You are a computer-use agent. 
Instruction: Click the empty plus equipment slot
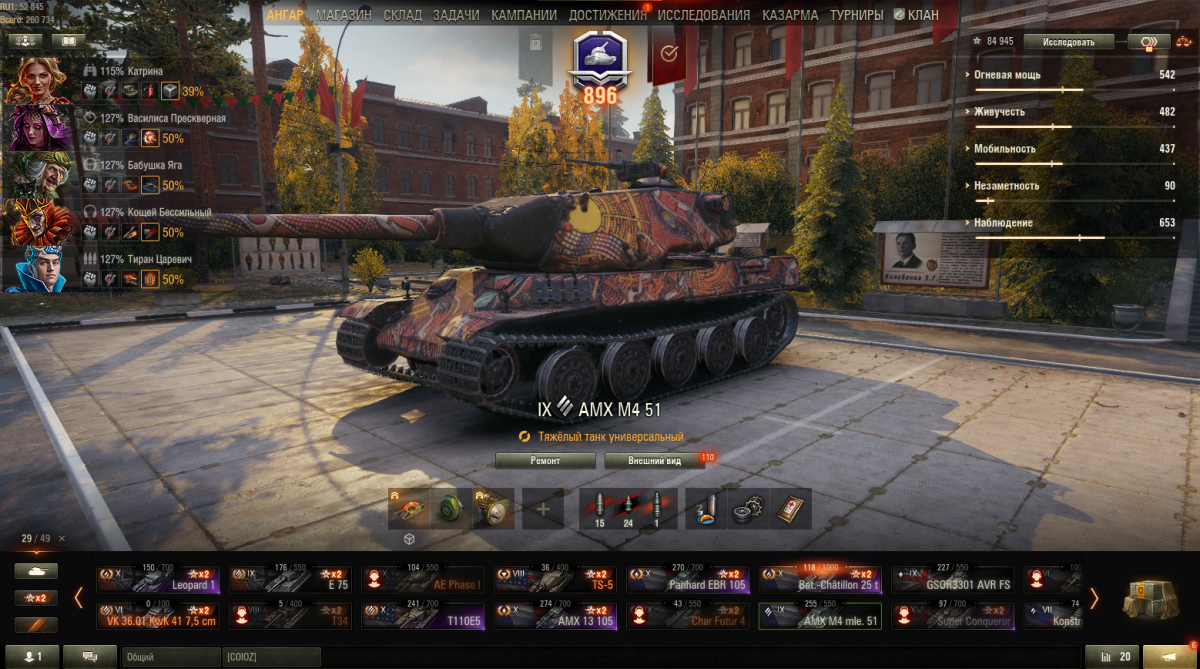click(x=543, y=509)
